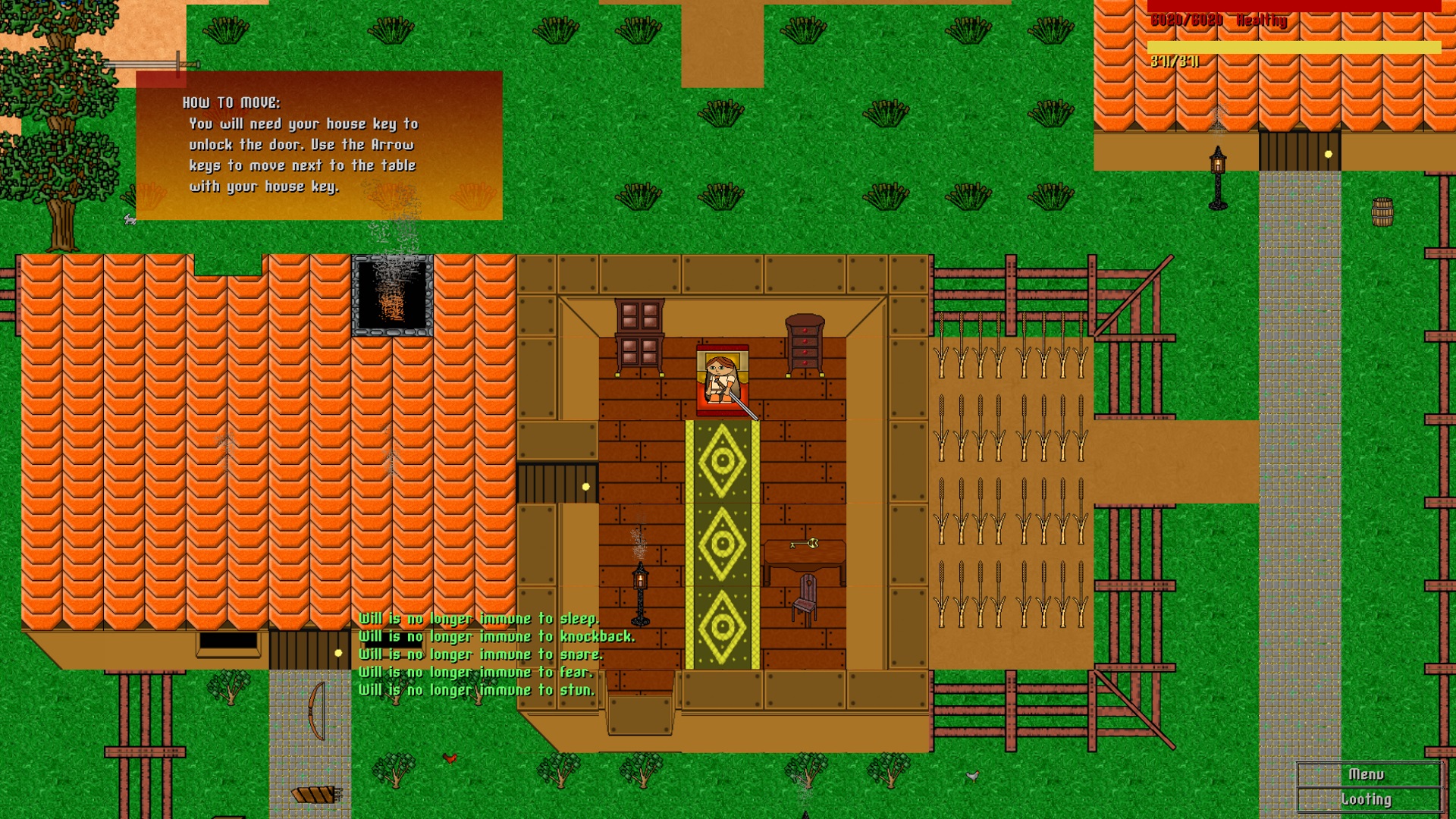
Task: Click the smoking chimney on the roof
Action: [393, 296]
